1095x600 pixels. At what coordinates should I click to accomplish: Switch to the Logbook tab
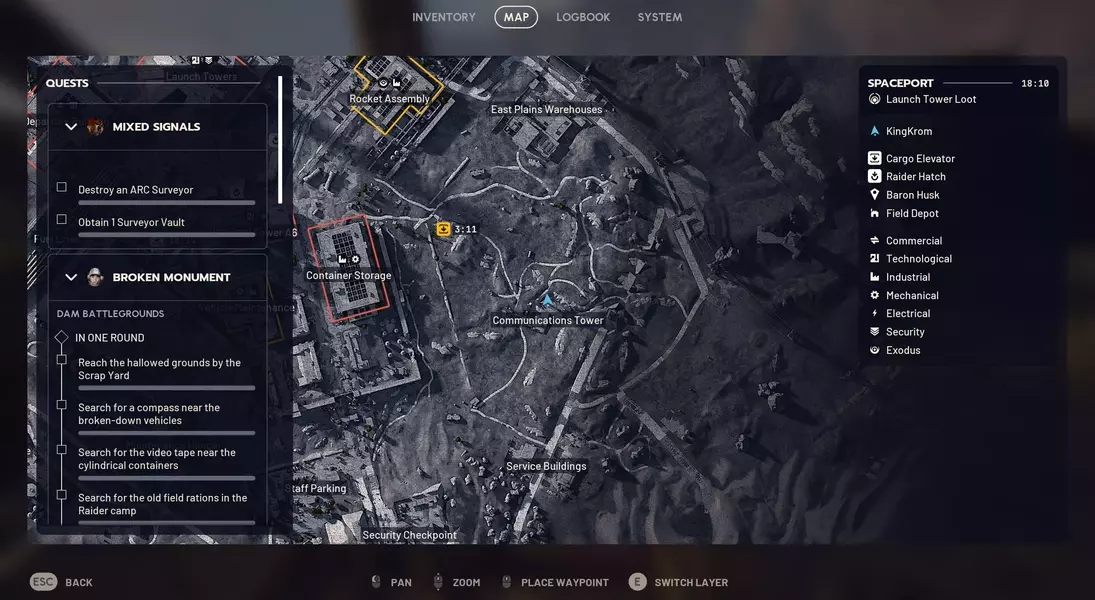[583, 17]
